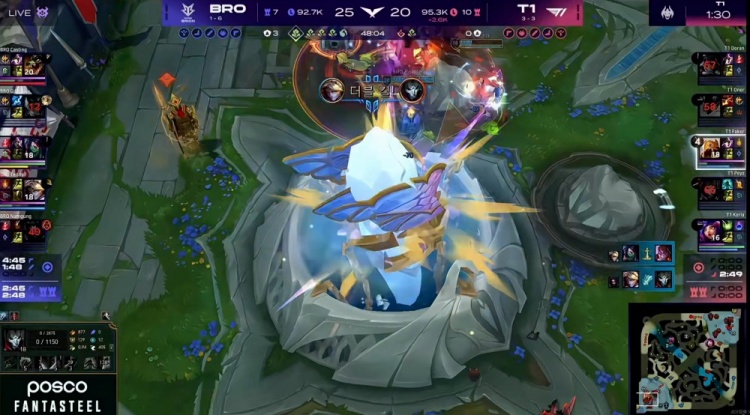Click the minimap in the corner
Viewport: 750px width, 415px height.
pos(688,359)
